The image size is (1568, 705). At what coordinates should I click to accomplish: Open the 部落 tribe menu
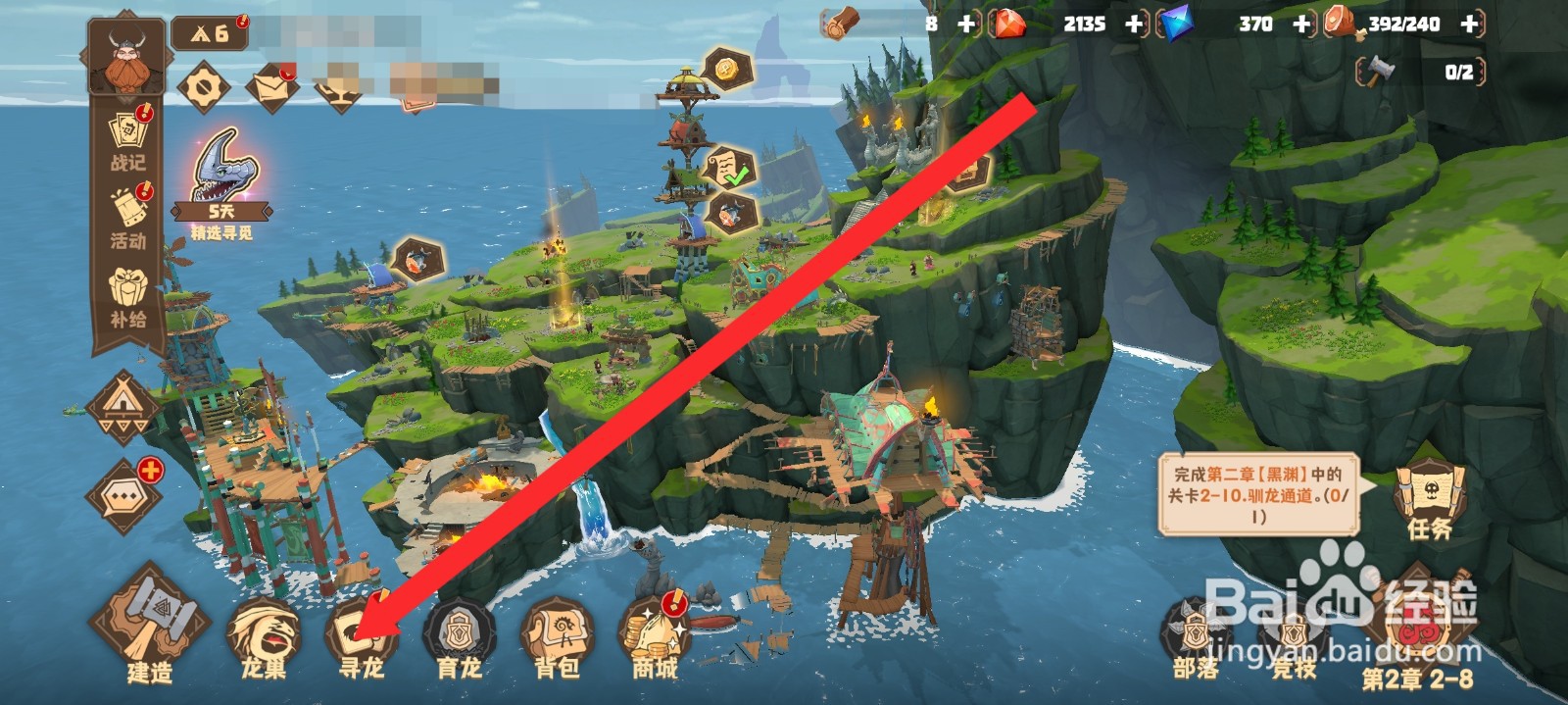(x=1196, y=637)
